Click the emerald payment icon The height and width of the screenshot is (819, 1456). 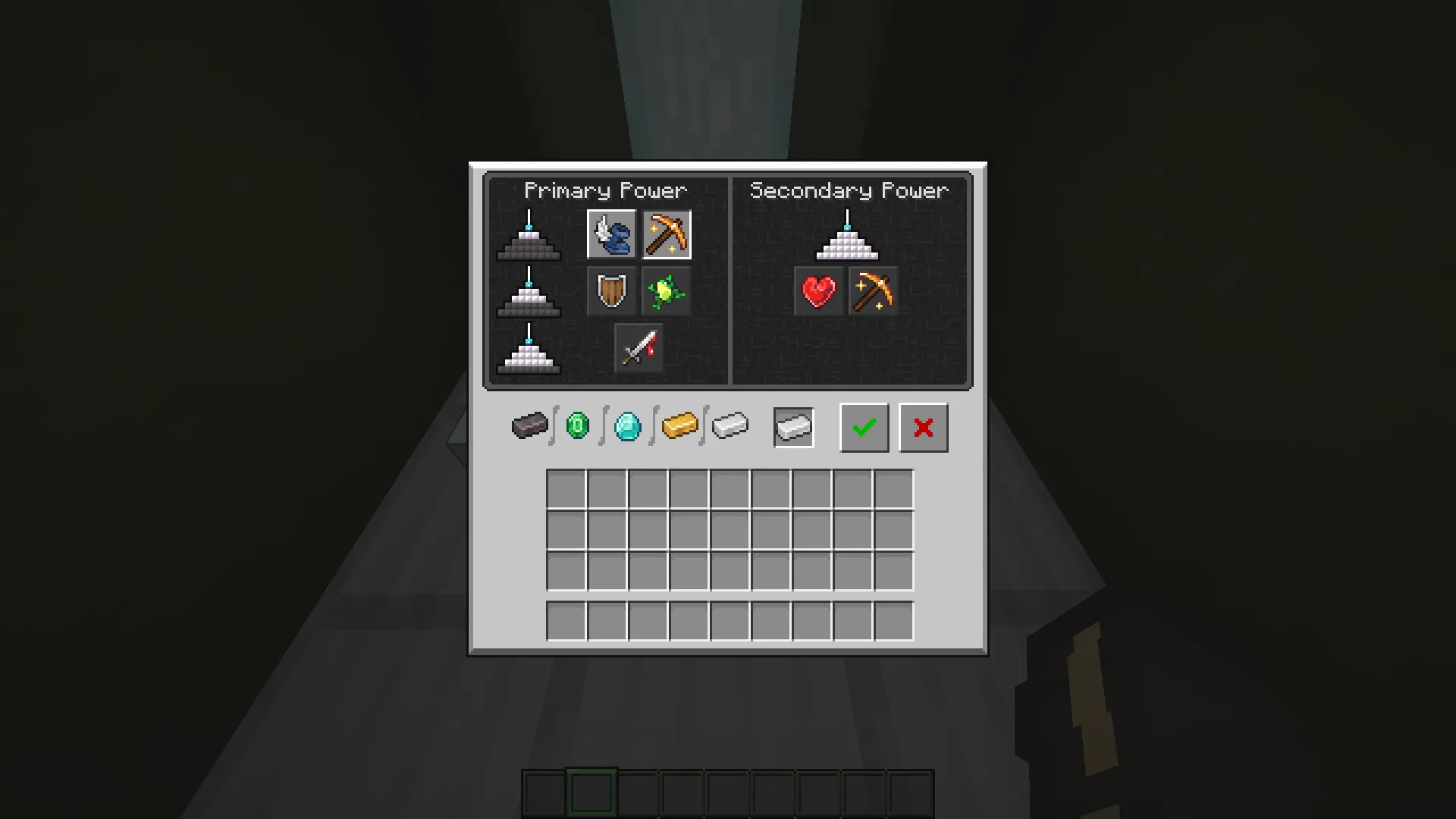click(579, 426)
